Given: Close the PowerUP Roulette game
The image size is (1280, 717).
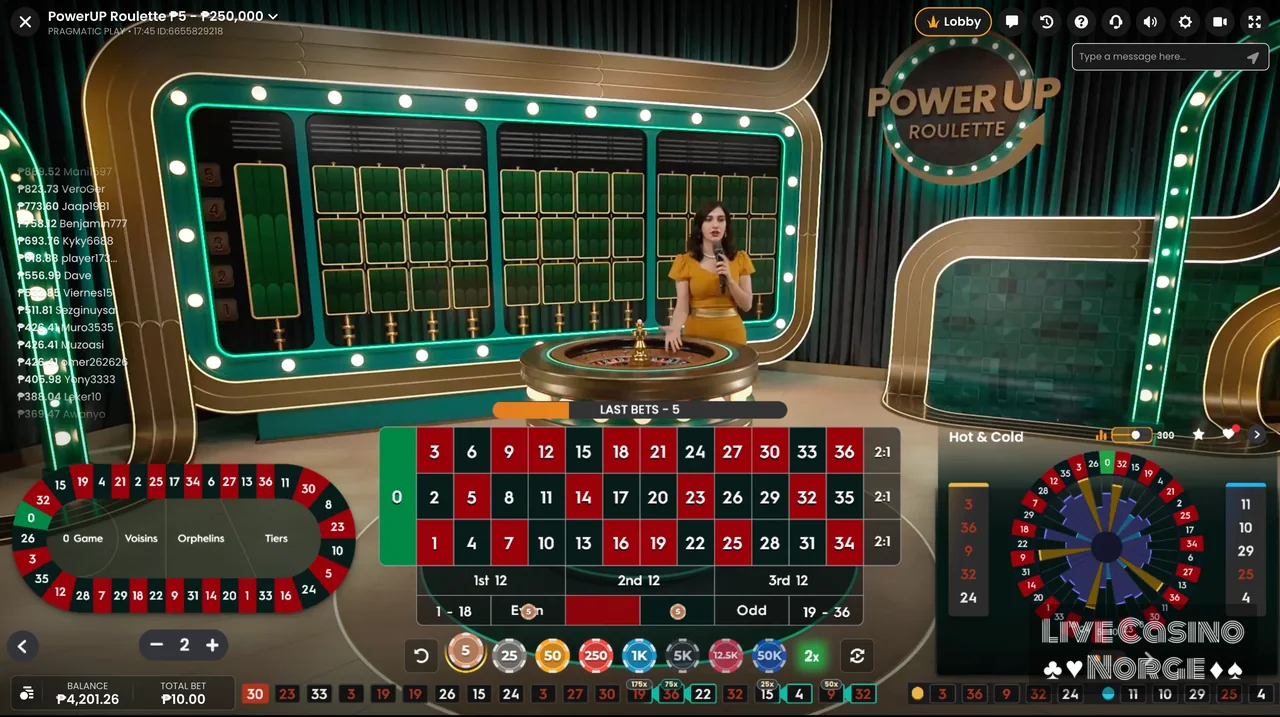Looking at the screenshot, I should coord(25,21).
